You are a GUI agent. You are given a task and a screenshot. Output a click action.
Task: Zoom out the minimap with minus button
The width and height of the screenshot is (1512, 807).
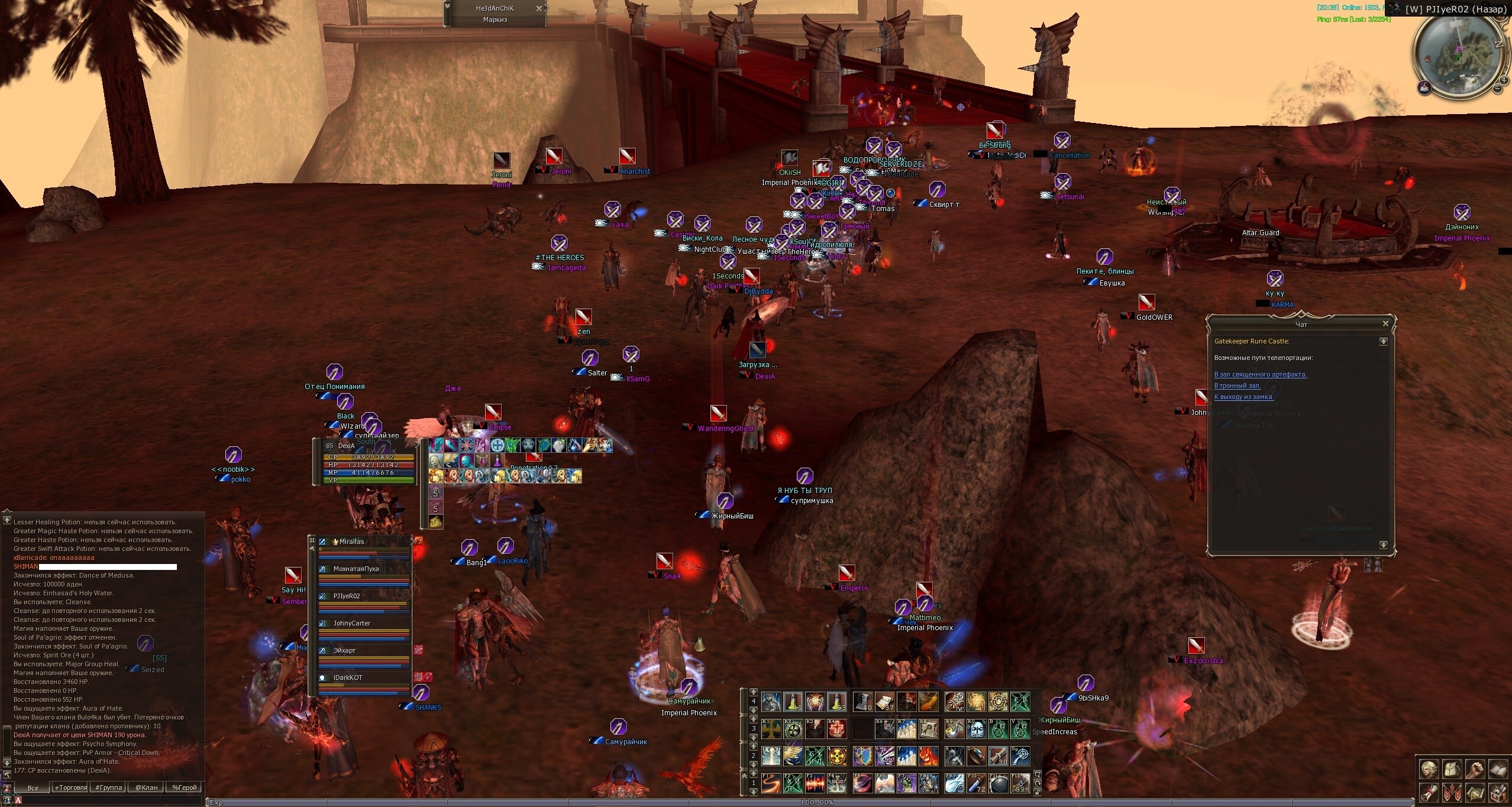point(1498,89)
